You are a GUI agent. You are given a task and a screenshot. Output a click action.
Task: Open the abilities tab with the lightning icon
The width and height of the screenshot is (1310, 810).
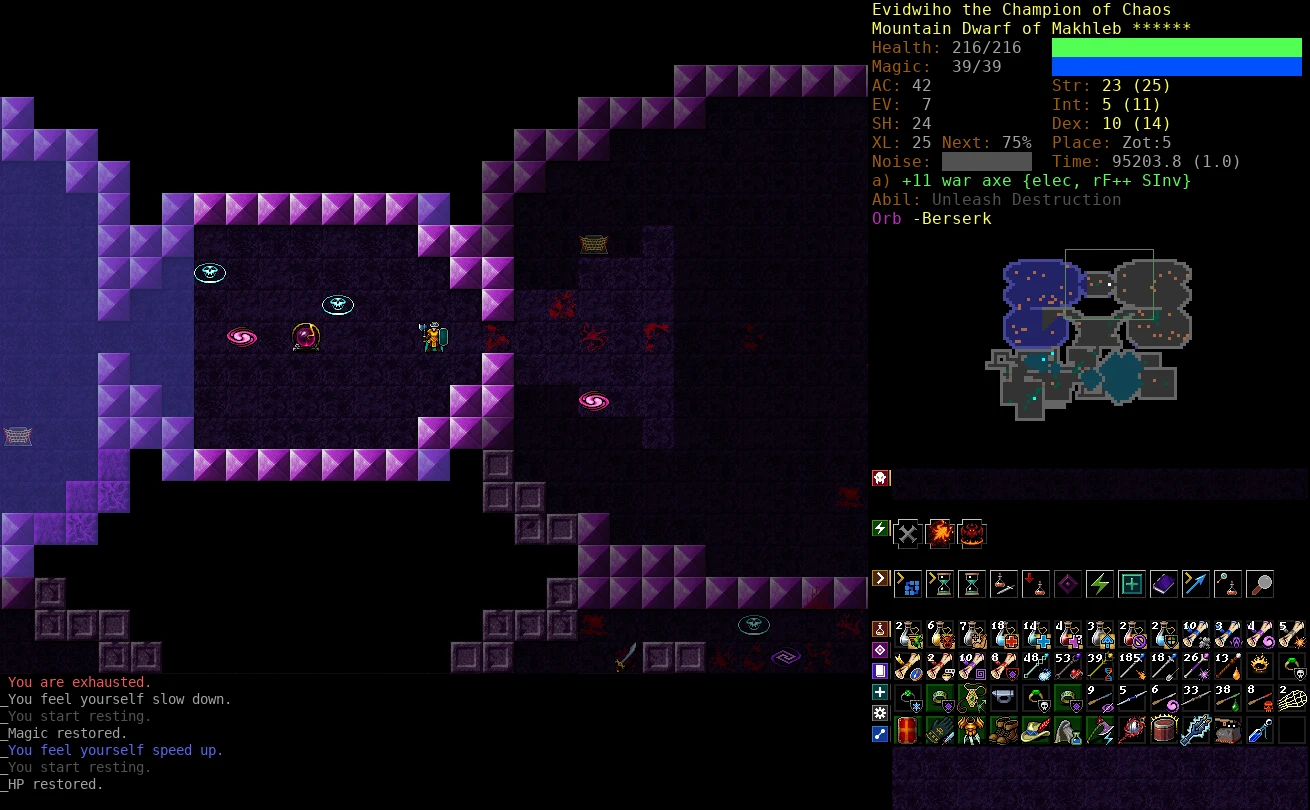tap(881, 528)
